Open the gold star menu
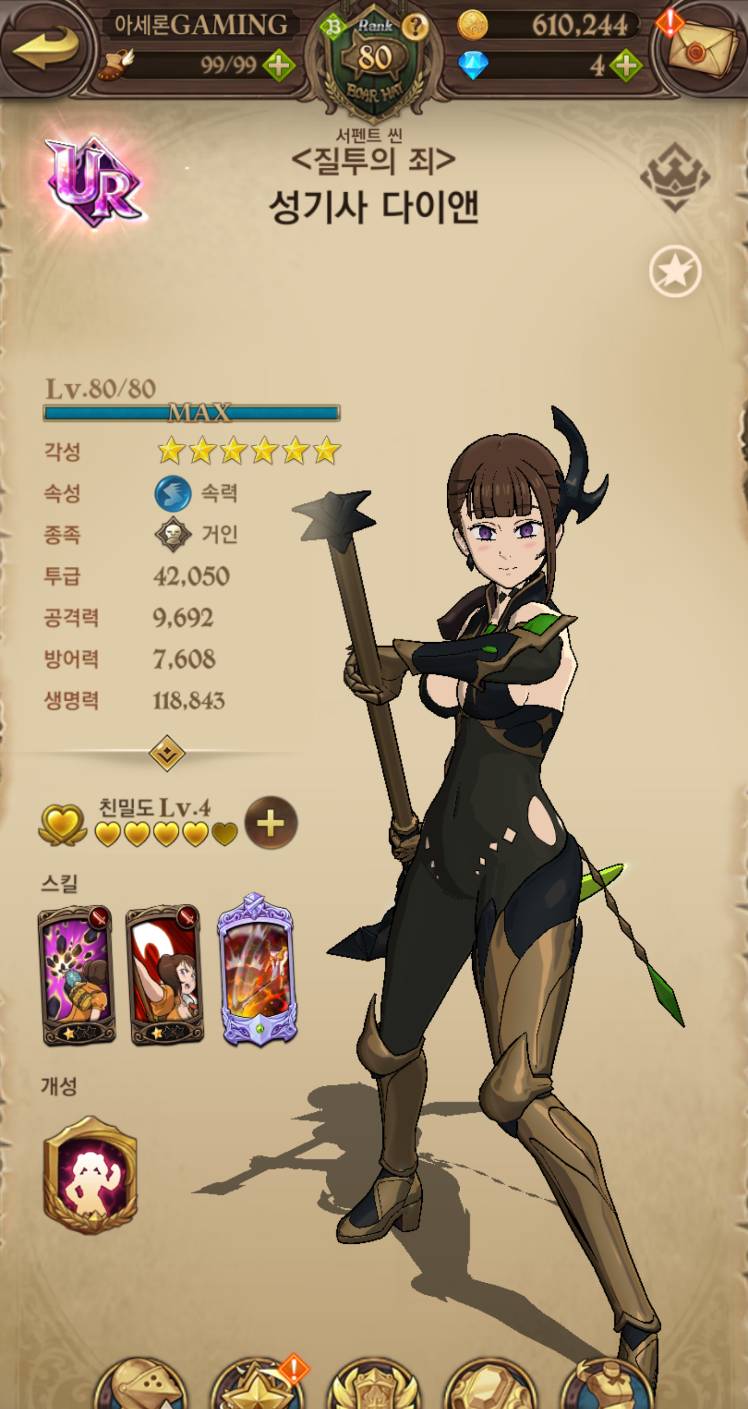The width and height of the screenshot is (748, 1409). tap(257, 1388)
